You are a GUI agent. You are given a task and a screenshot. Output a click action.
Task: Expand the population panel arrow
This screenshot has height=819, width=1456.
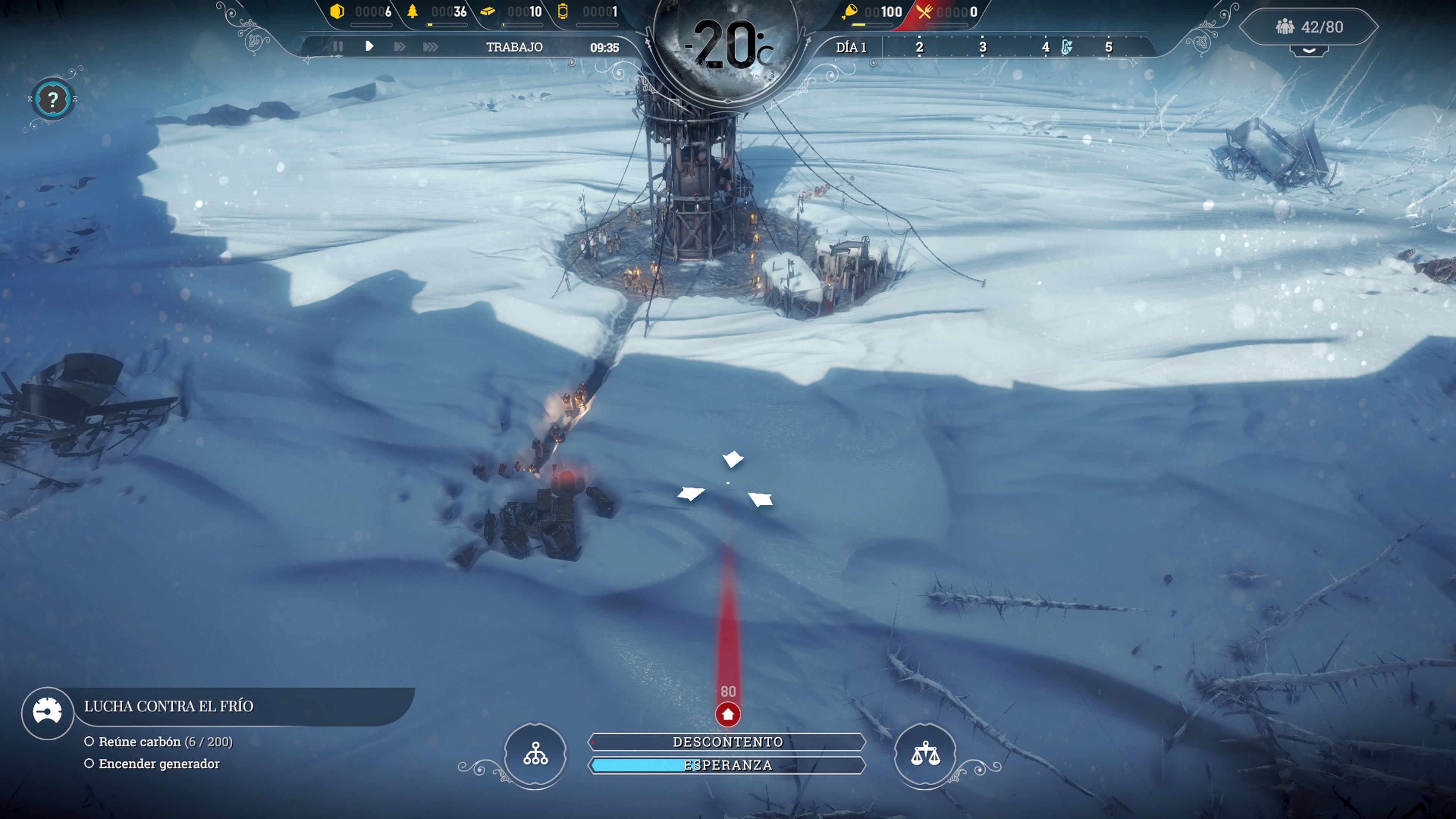1309,51
